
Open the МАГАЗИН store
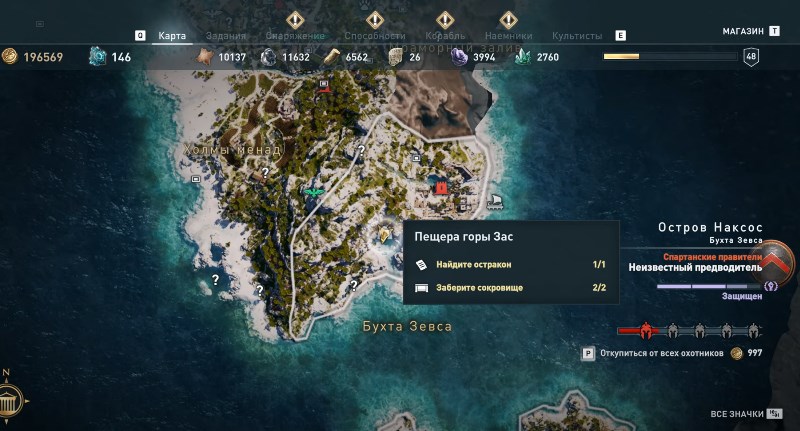click(742, 32)
